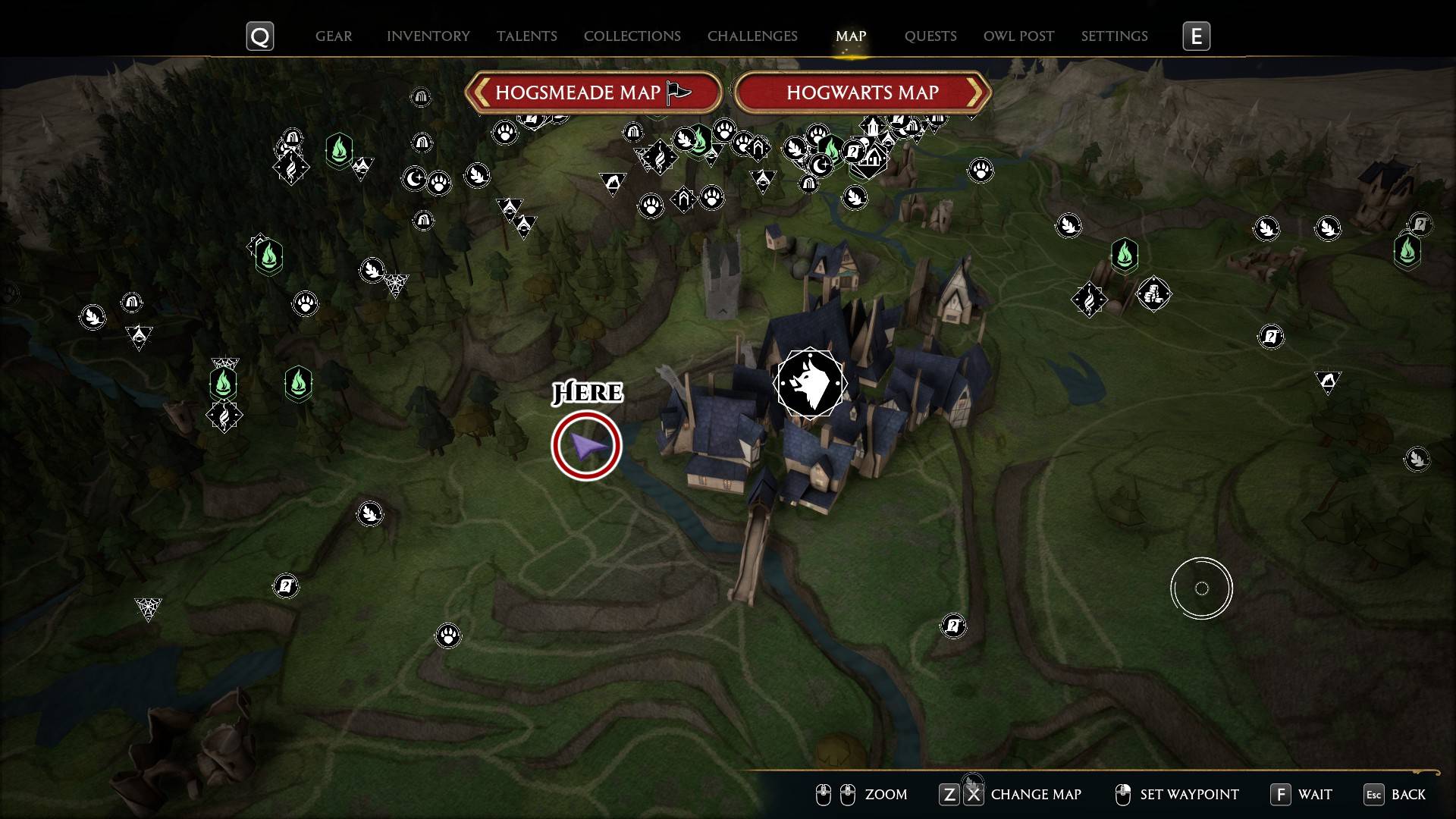Viewport: 1456px width, 819px height.
Task: Select the large wolf head hamlet marker
Action: coord(810,383)
